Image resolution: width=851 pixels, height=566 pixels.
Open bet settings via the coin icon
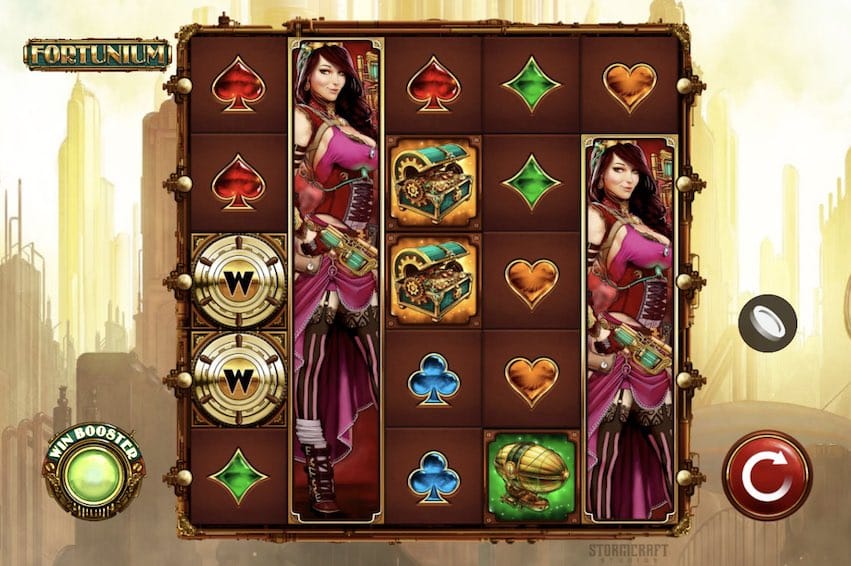pyautogui.click(x=767, y=324)
